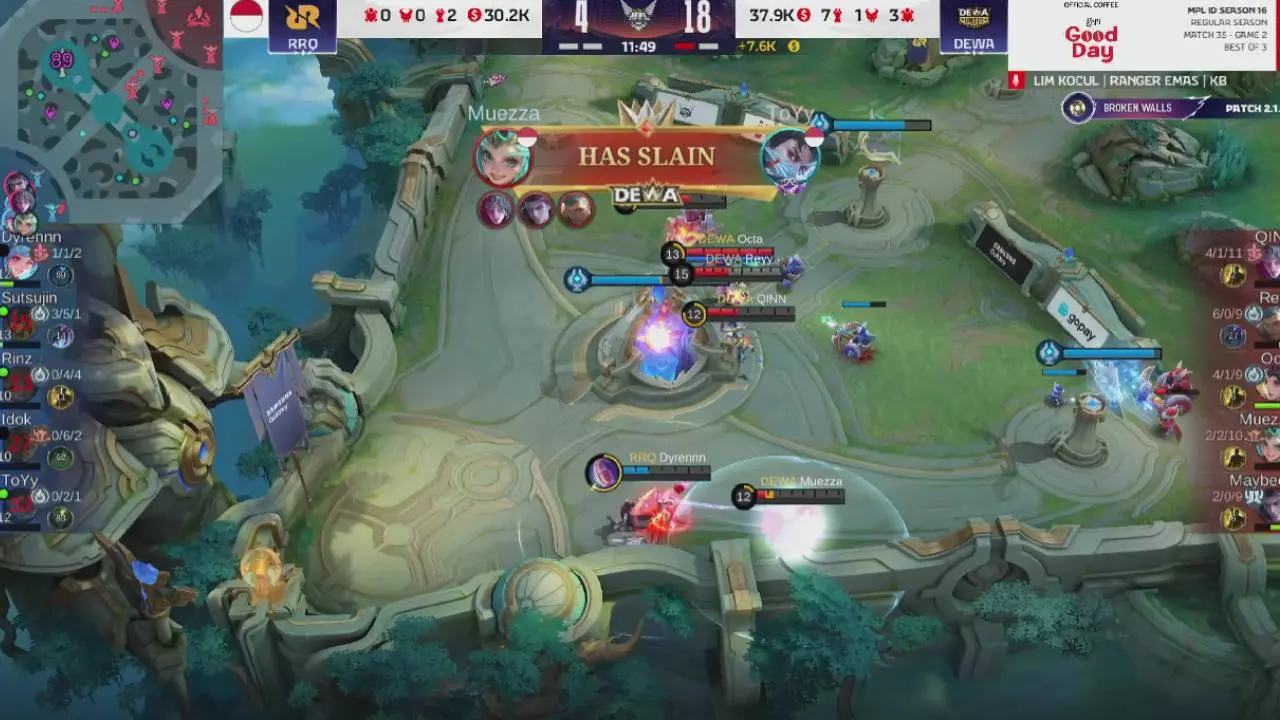
Task: Click ToYy's portrait on the kill banner
Action: [x=788, y=157]
